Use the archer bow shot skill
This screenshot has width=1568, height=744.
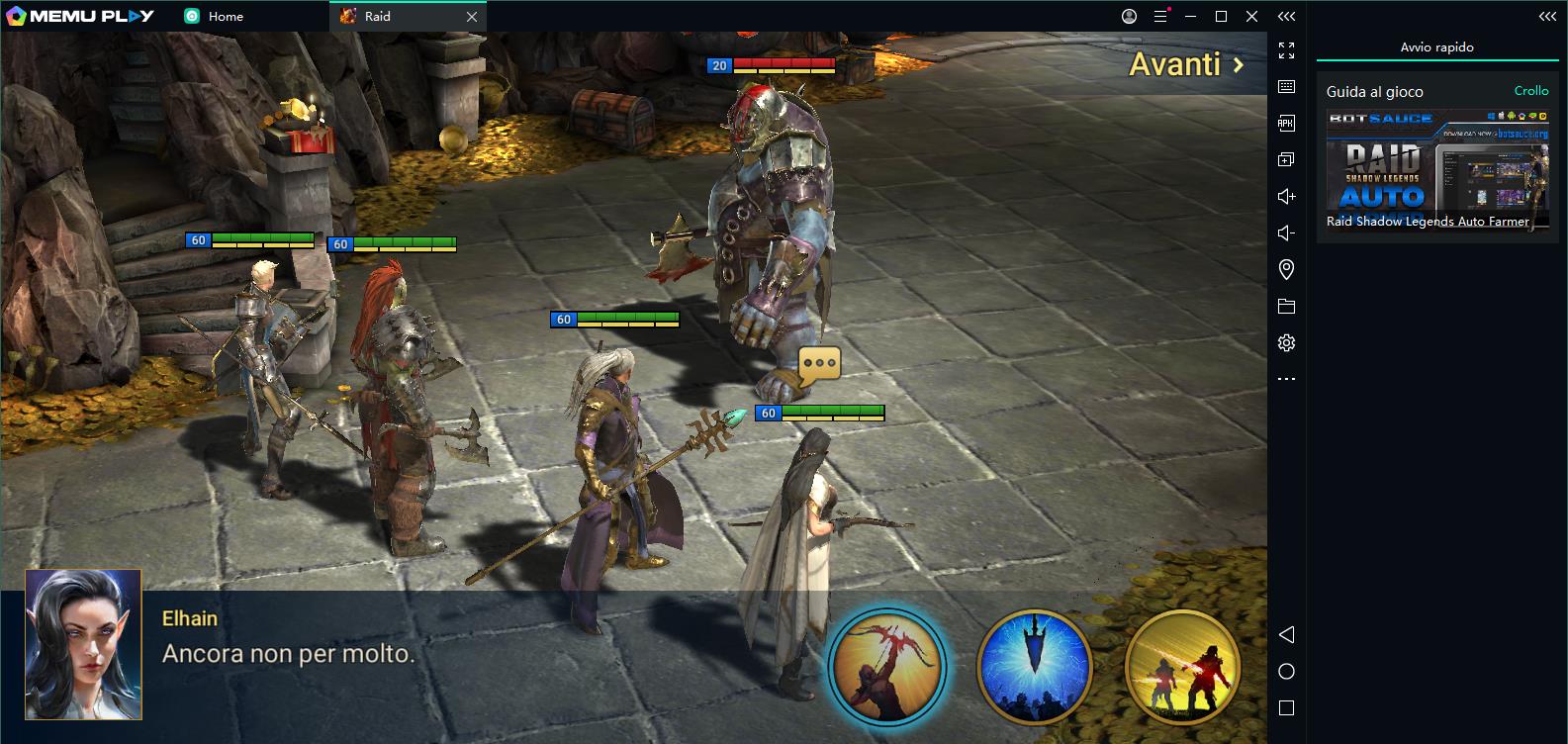(886, 667)
